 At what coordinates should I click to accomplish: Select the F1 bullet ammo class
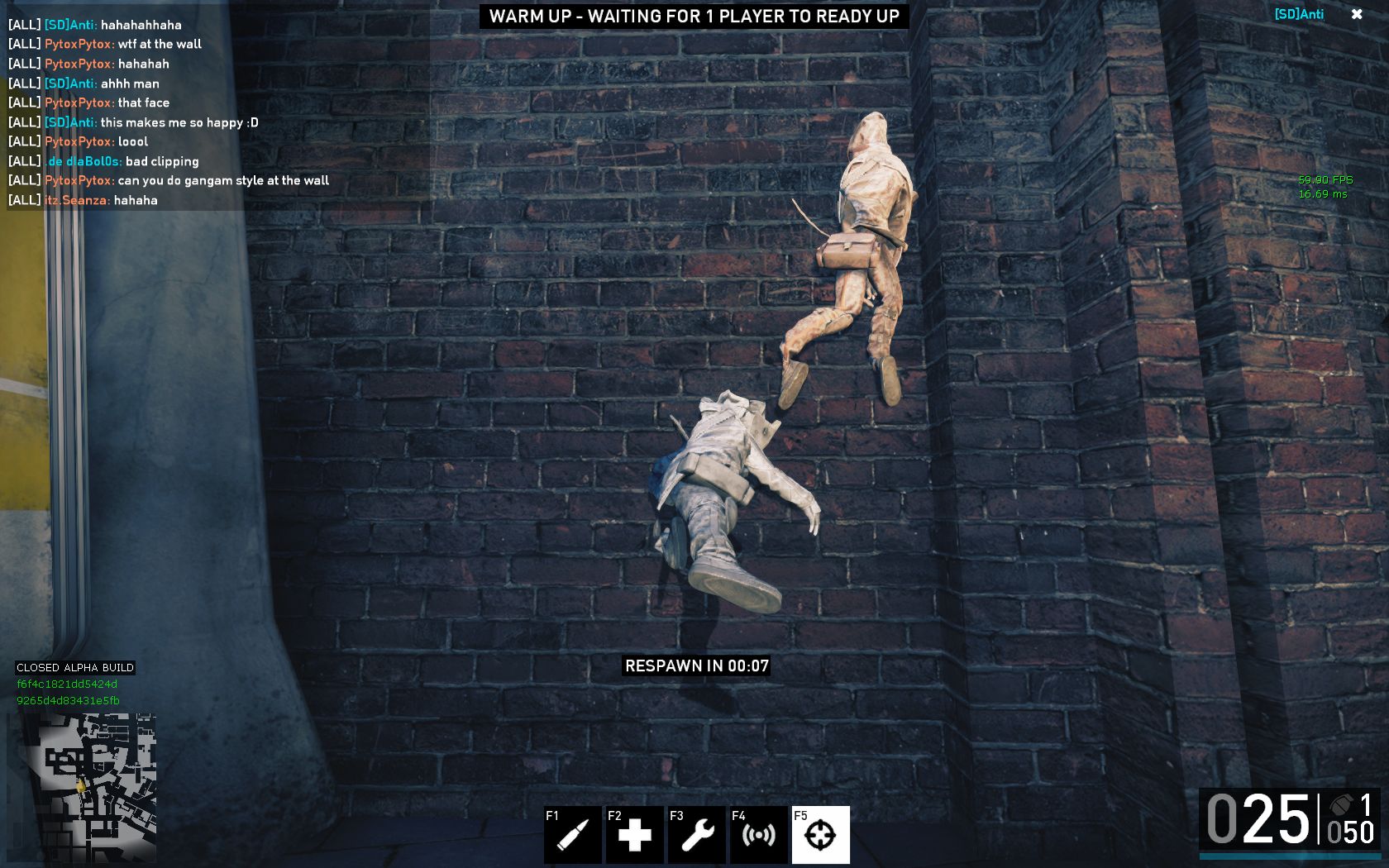click(x=572, y=835)
